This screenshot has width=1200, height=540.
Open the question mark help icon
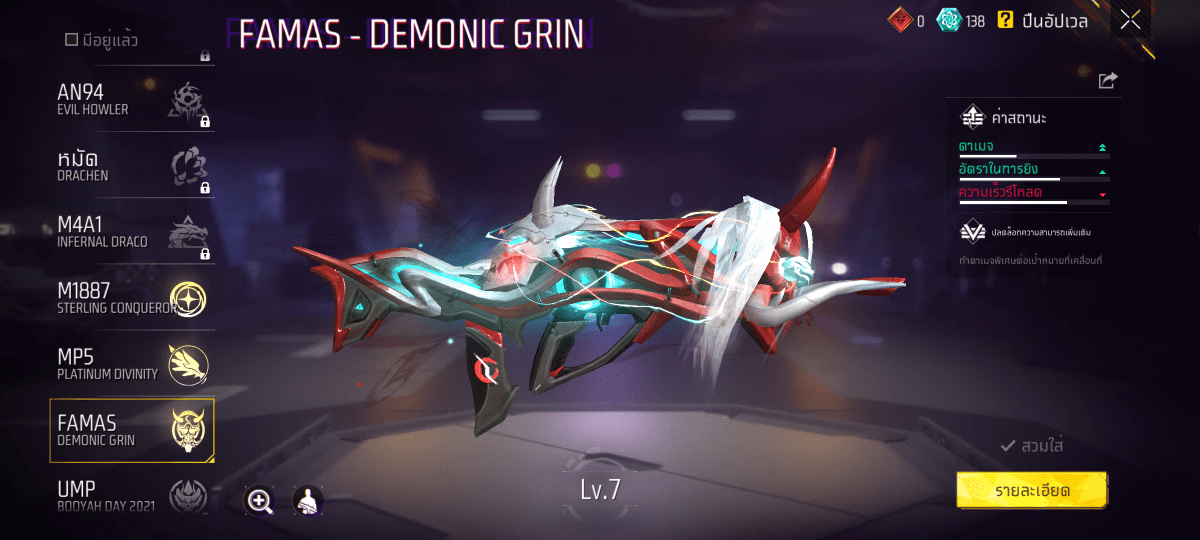click(1006, 19)
